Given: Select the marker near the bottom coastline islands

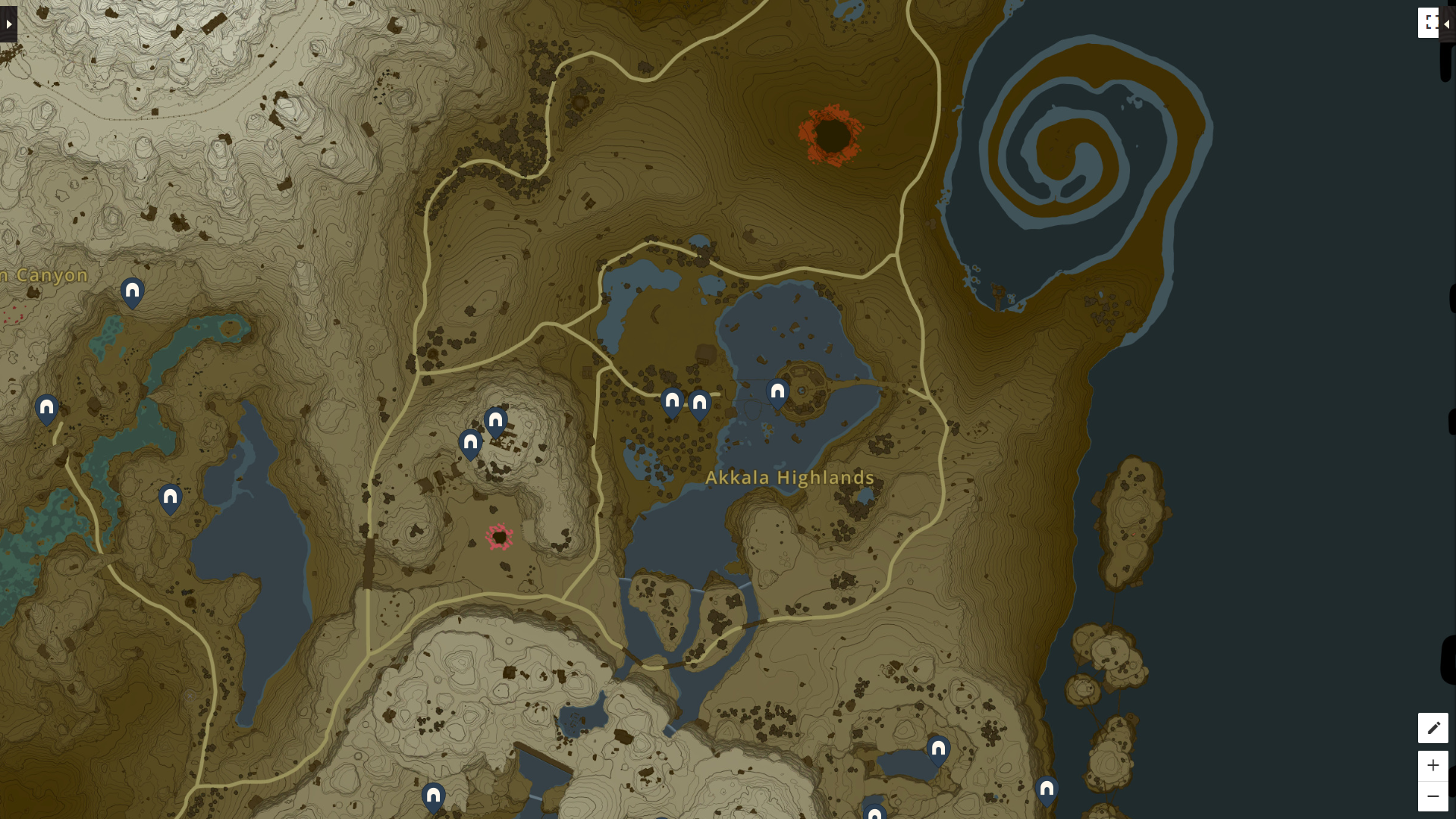Looking at the screenshot, I should click(x=1049, y=789).
